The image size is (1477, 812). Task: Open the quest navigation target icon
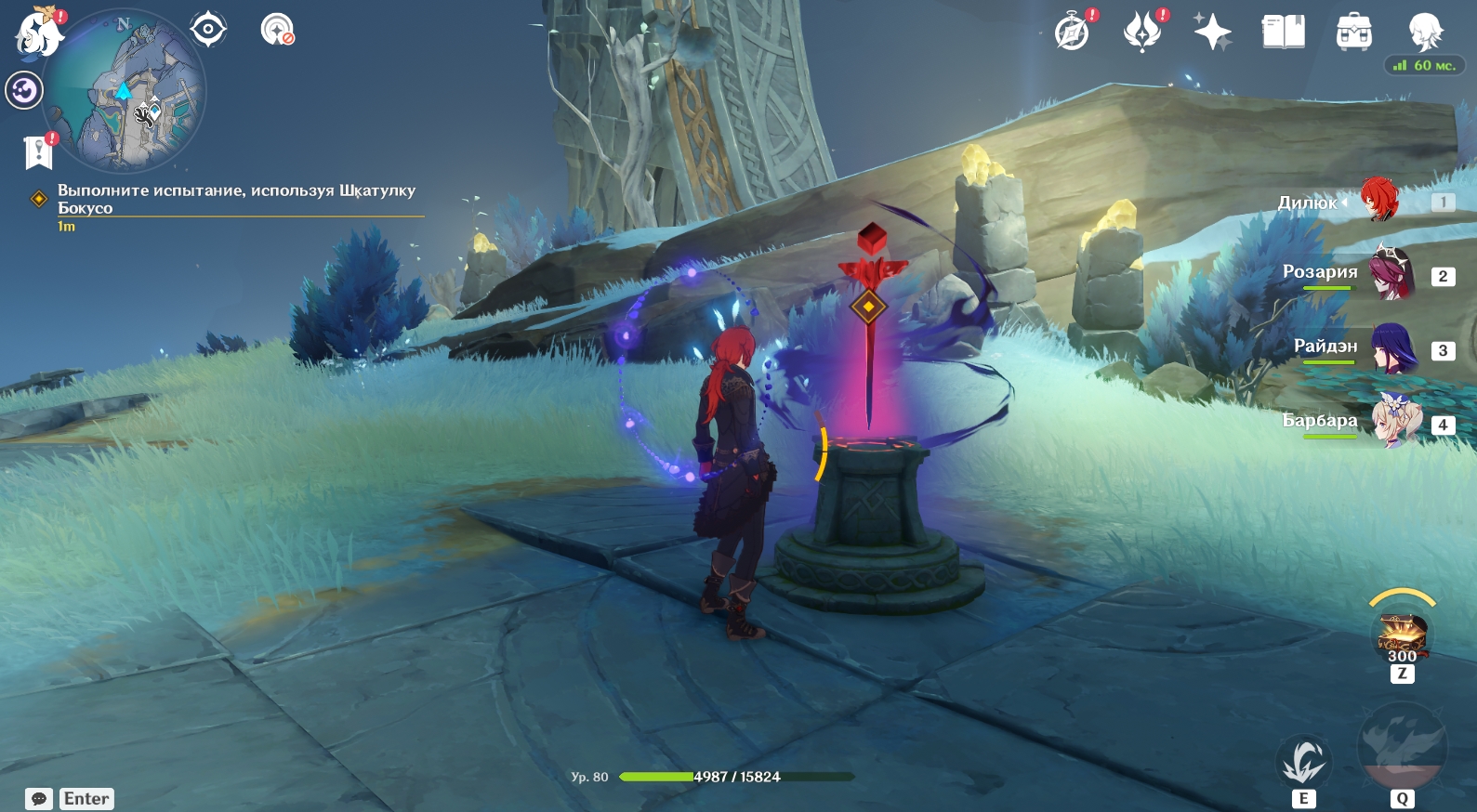pos(276,30)
